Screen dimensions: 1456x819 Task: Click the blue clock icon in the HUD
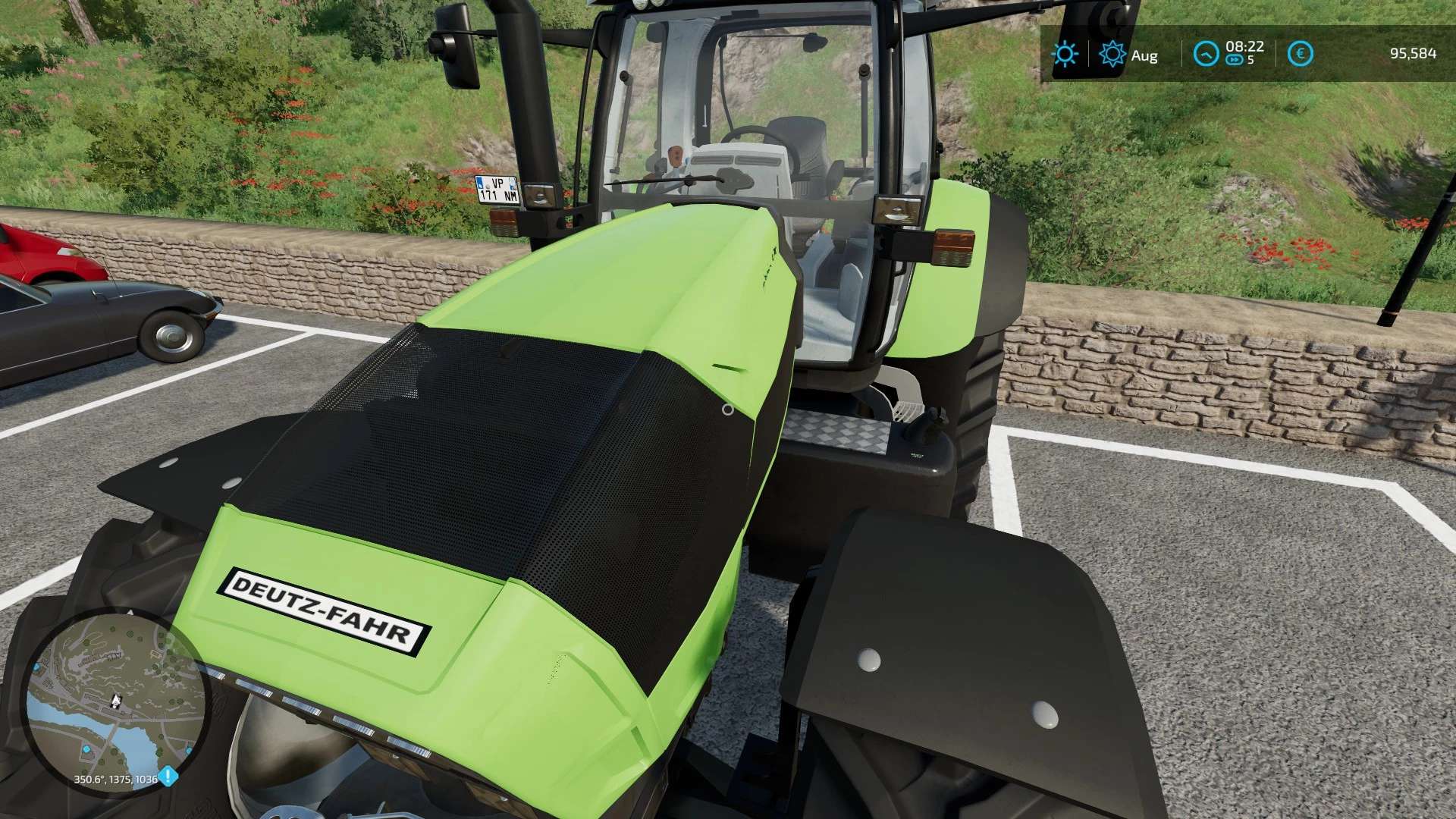[1207, 54]
